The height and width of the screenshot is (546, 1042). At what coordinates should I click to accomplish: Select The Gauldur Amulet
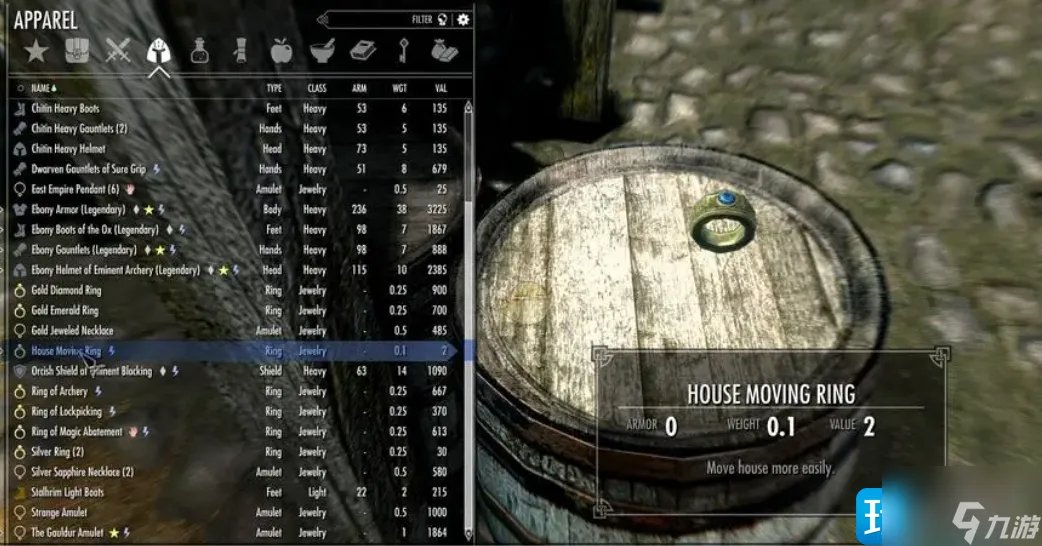tap(66, 533)
